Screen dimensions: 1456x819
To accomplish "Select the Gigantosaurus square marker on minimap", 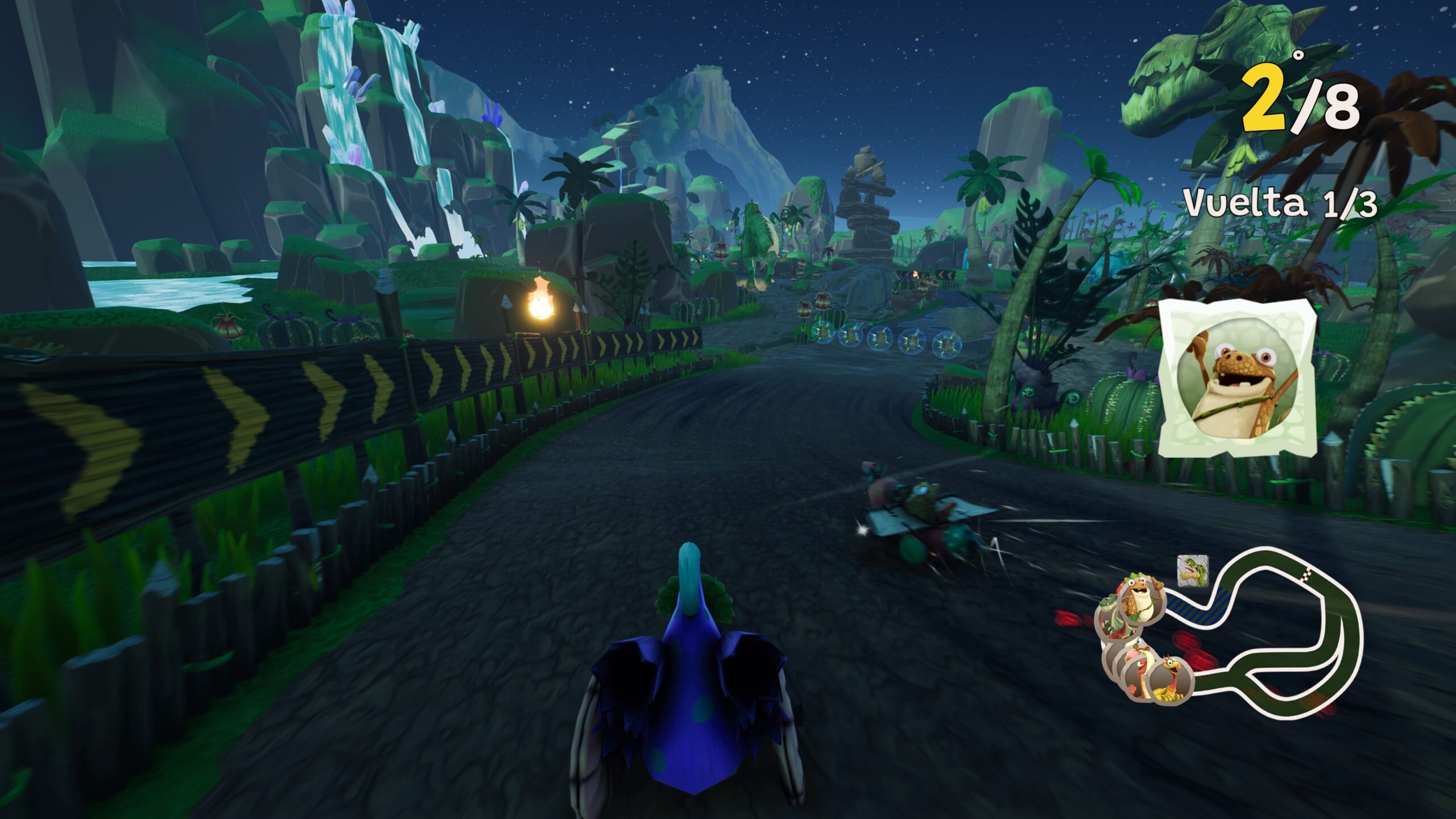I will coord(1192,570).
